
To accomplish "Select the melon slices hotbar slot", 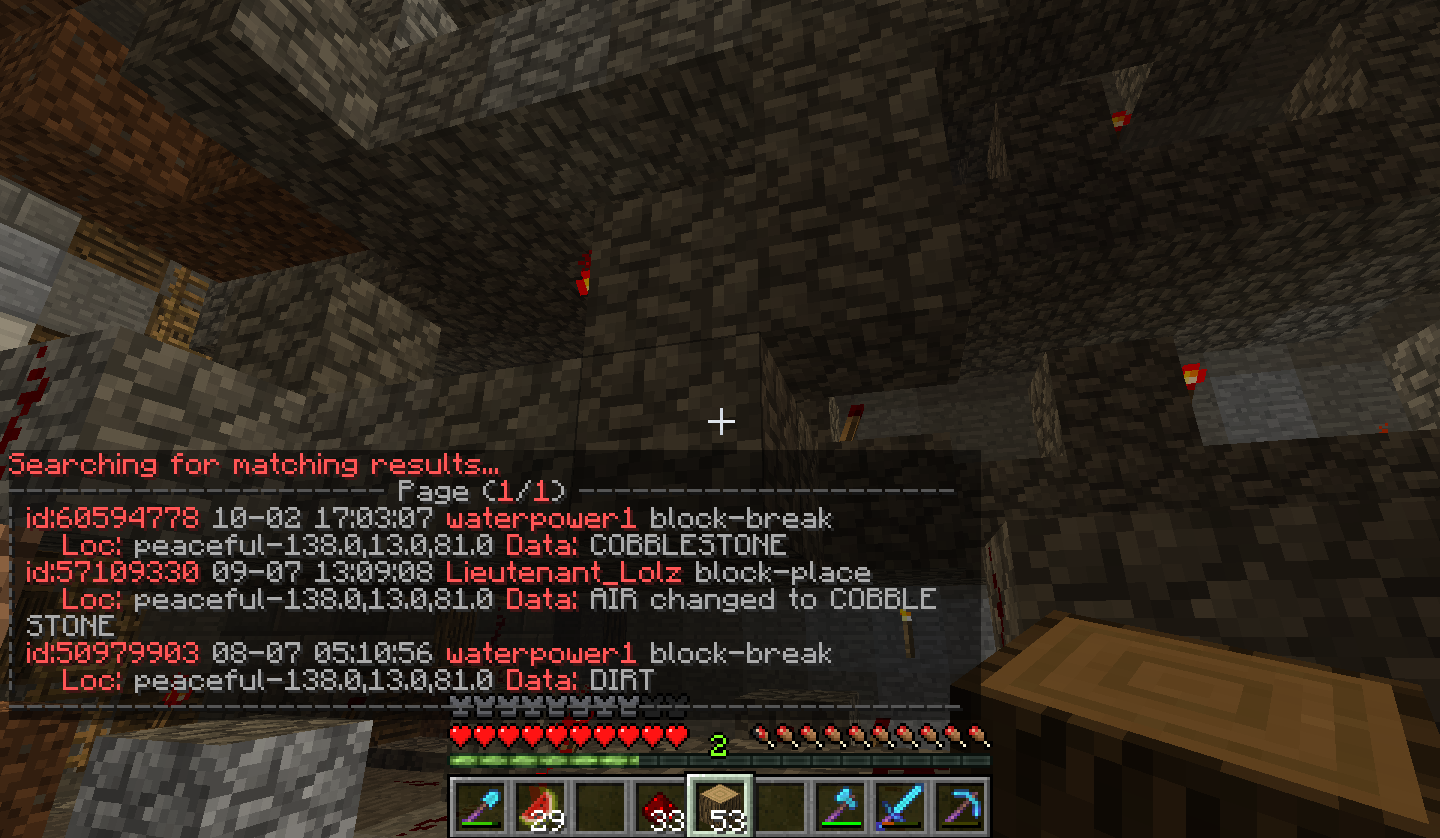I will 539,806.
